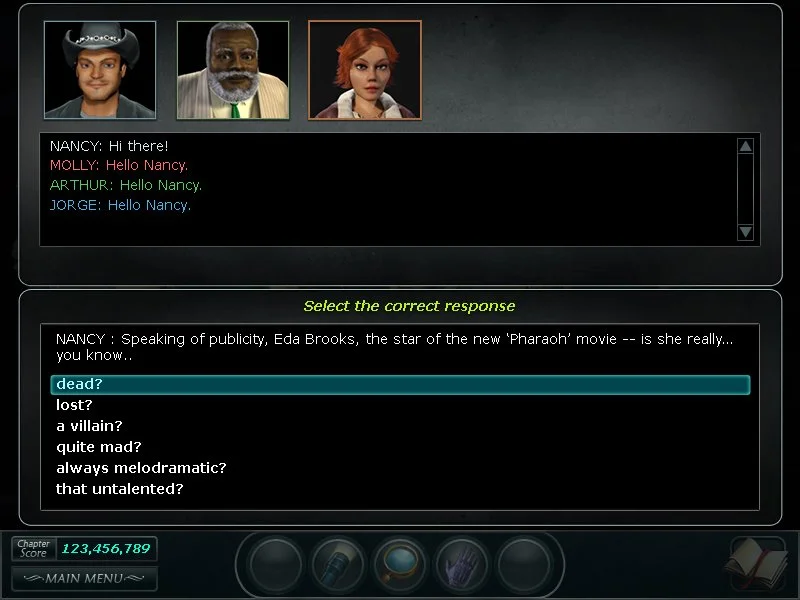This screenshot has height=600, width=800.
Task: Open the Main Menu
Action: tap(84, 578)
